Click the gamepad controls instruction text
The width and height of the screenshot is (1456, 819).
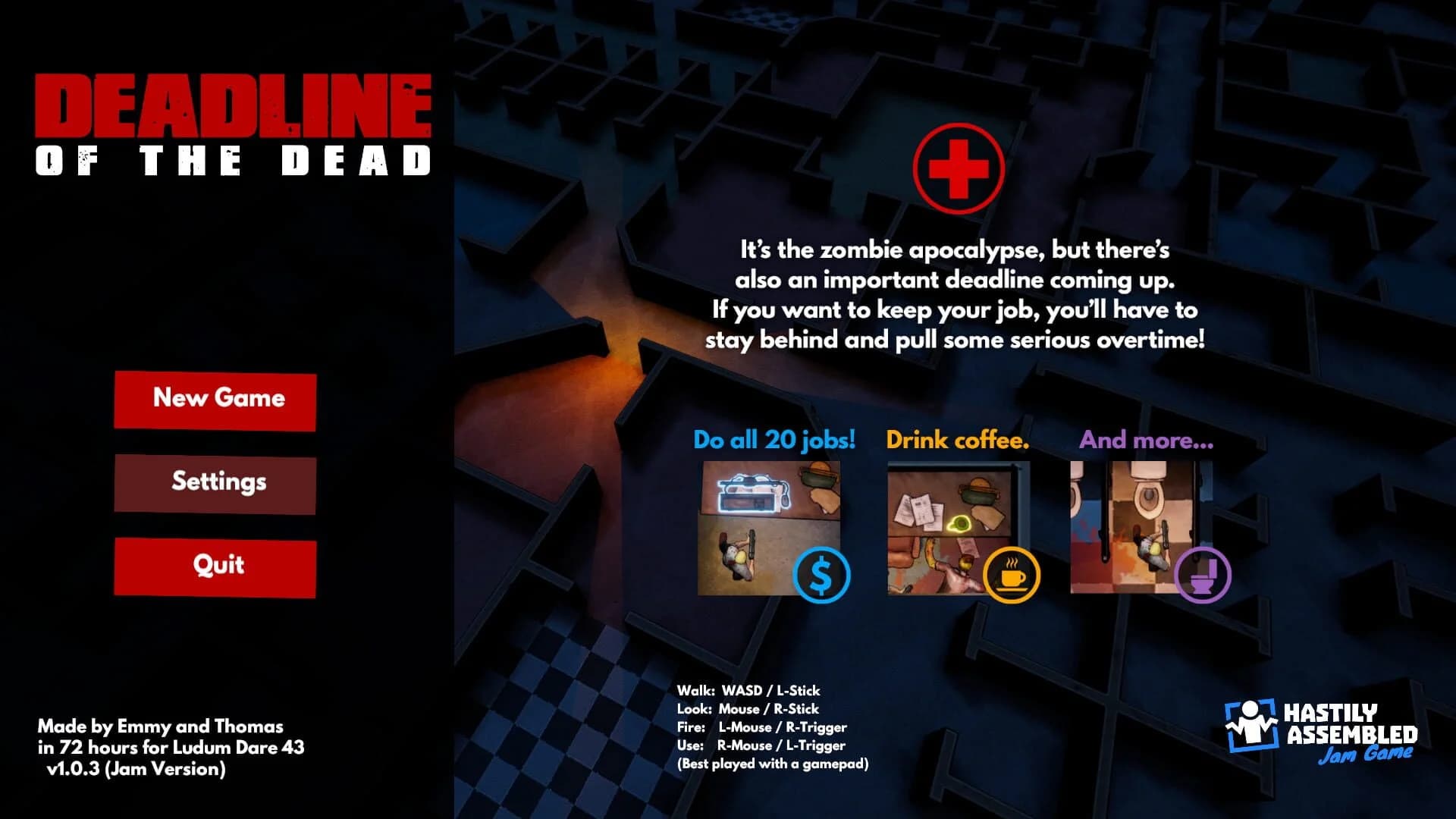(773, 766)
